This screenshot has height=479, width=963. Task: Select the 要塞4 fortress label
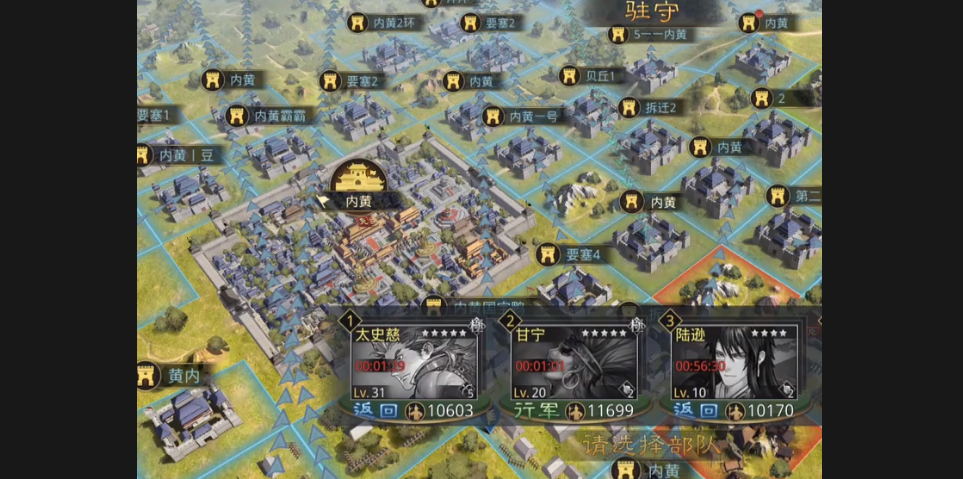(x=571, y=254)
